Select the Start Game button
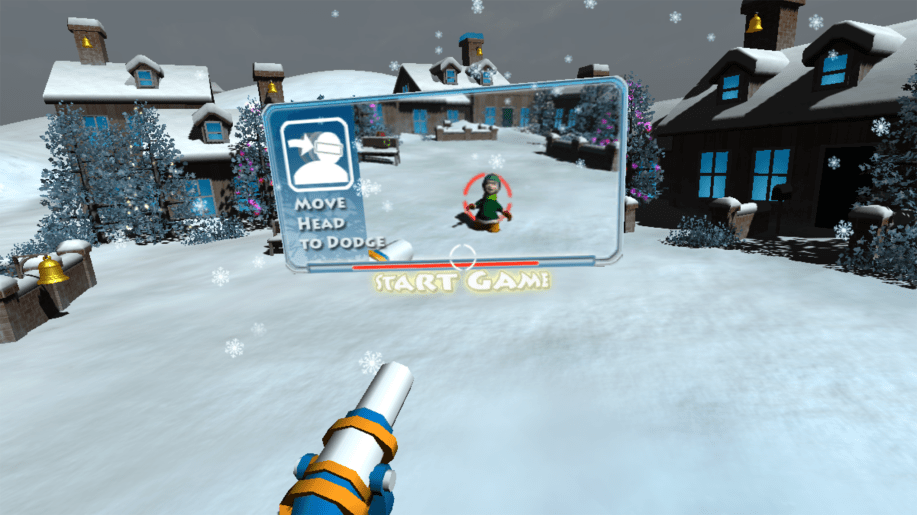Image resolution: width=917 pixels, height=515 pixels. coord(462,283)
